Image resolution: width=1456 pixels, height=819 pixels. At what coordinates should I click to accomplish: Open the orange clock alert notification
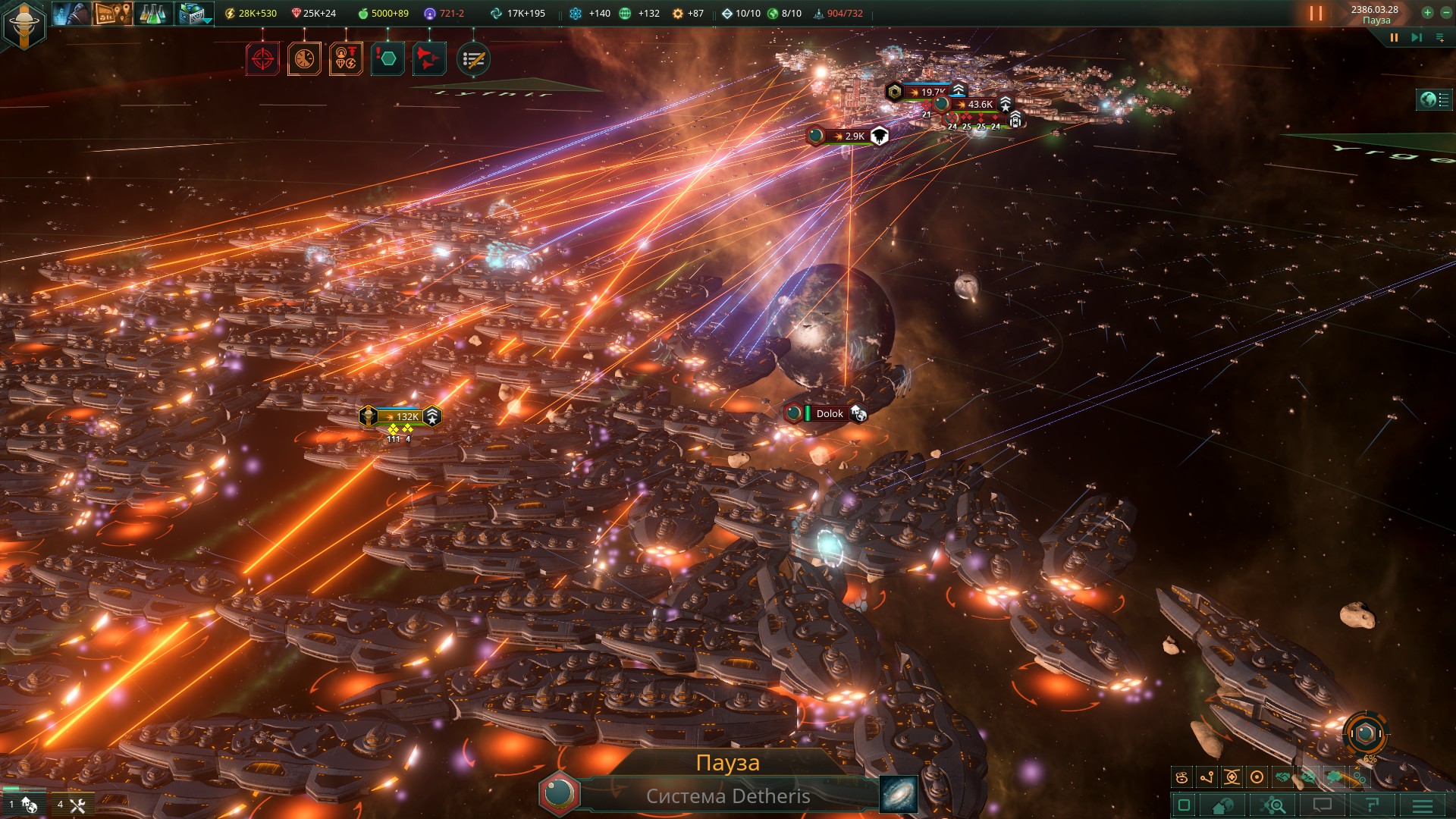(x=304, y=59)
